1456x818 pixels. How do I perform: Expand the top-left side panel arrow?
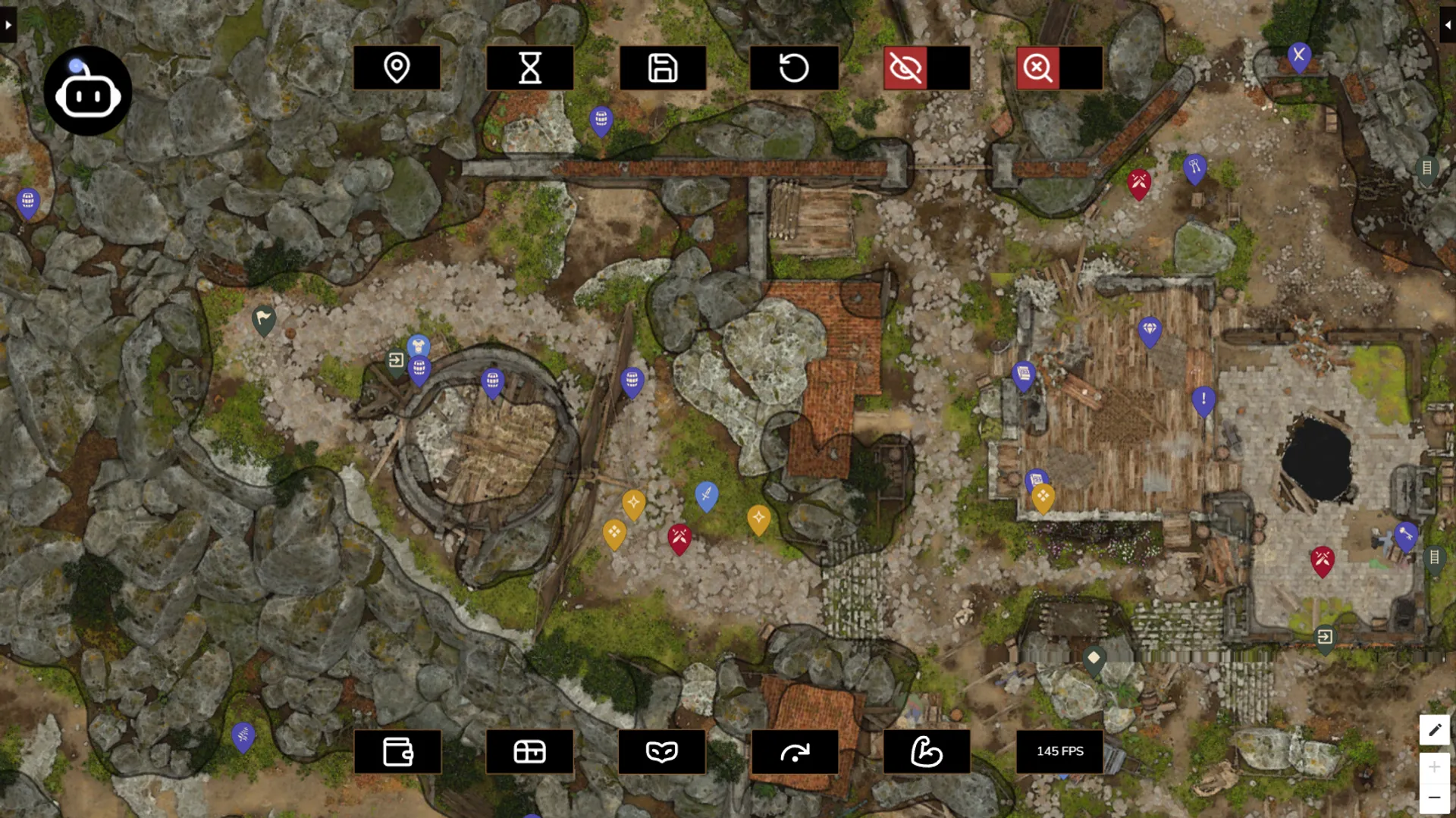tap(8, 25)
